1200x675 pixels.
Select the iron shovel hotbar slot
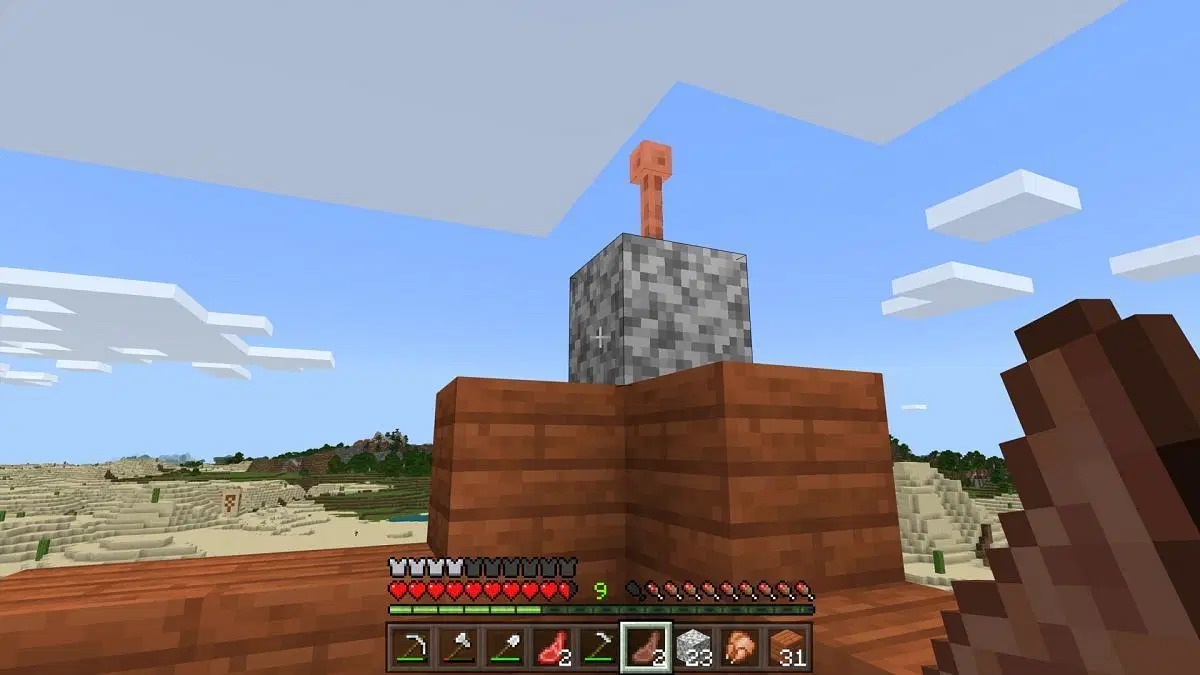[503, 647]
